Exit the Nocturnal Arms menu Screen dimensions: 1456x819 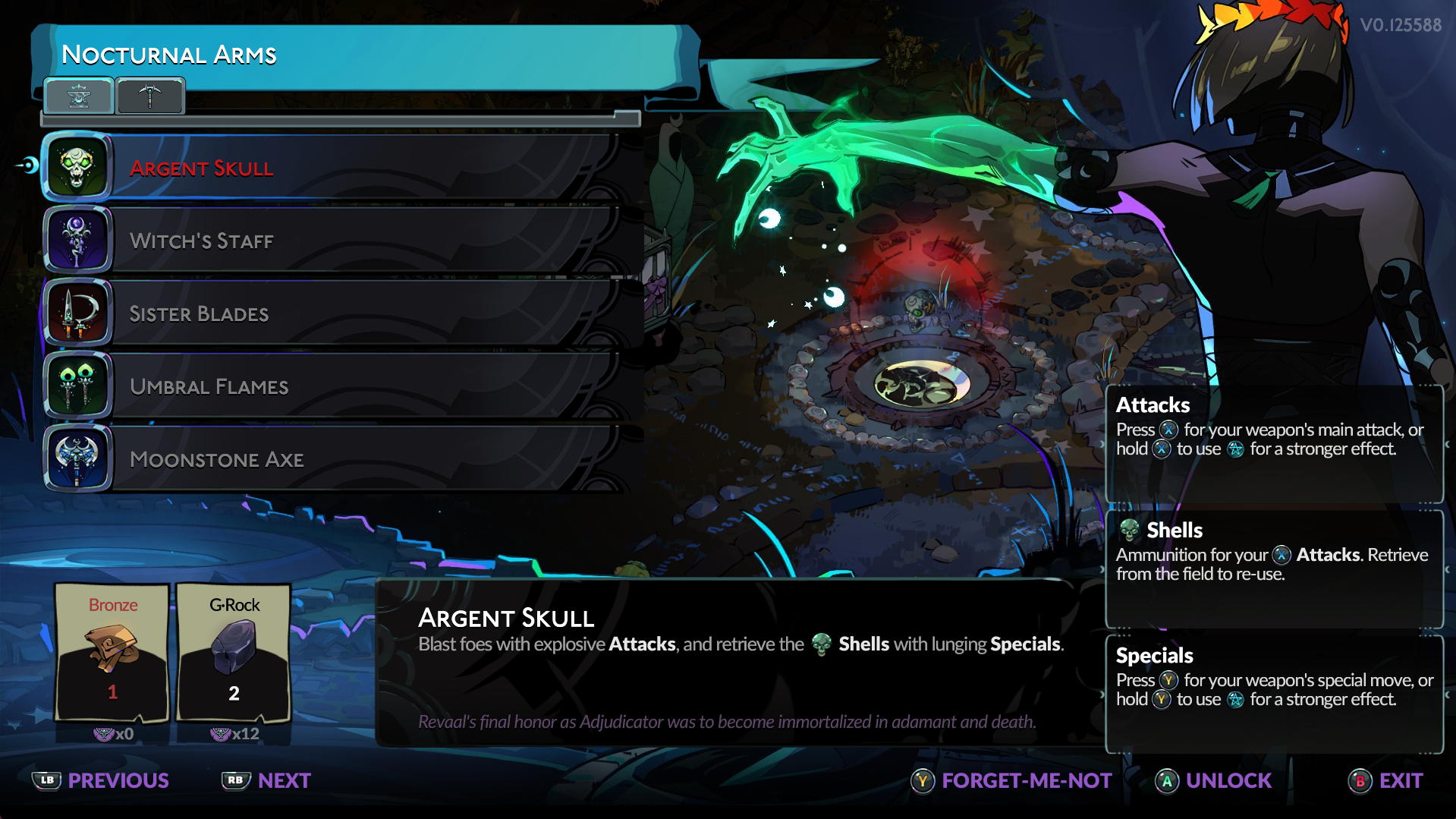pyautogui.click(x=1385, y=780)
